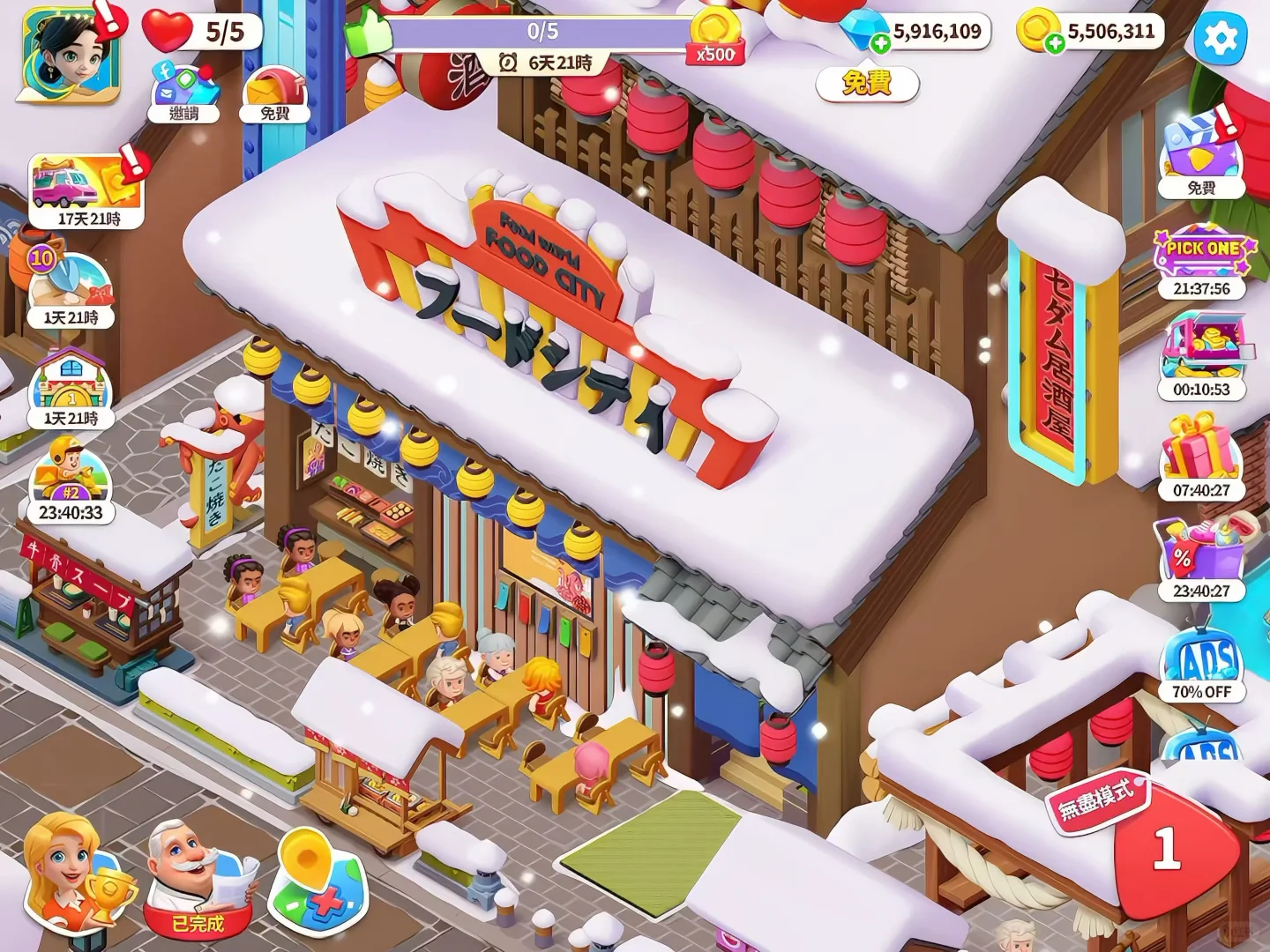Open the house building event icon
1270x952 pixels.
point(71,388)
